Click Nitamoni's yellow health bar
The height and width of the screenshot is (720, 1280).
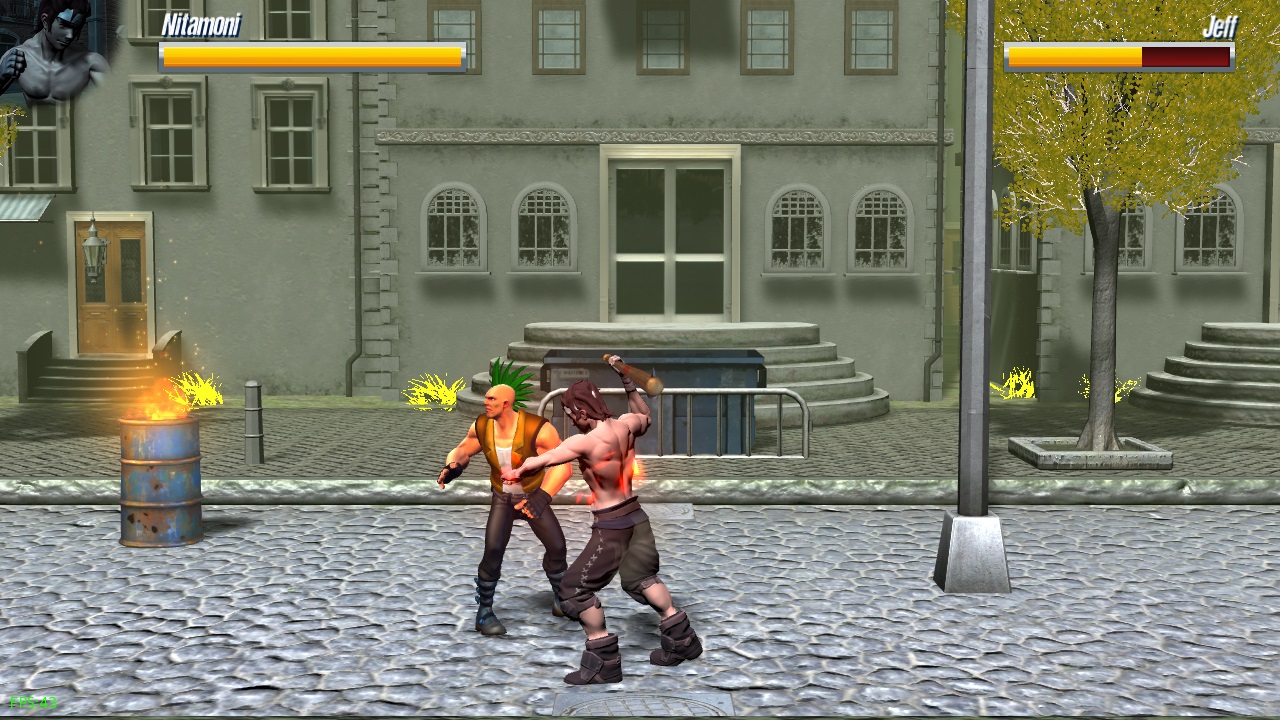310,57
